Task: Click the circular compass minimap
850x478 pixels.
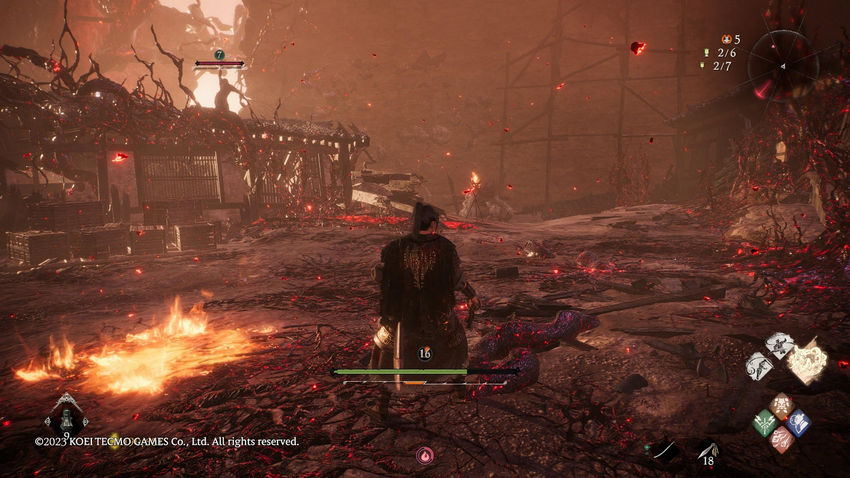Action: tap(783, 65)
